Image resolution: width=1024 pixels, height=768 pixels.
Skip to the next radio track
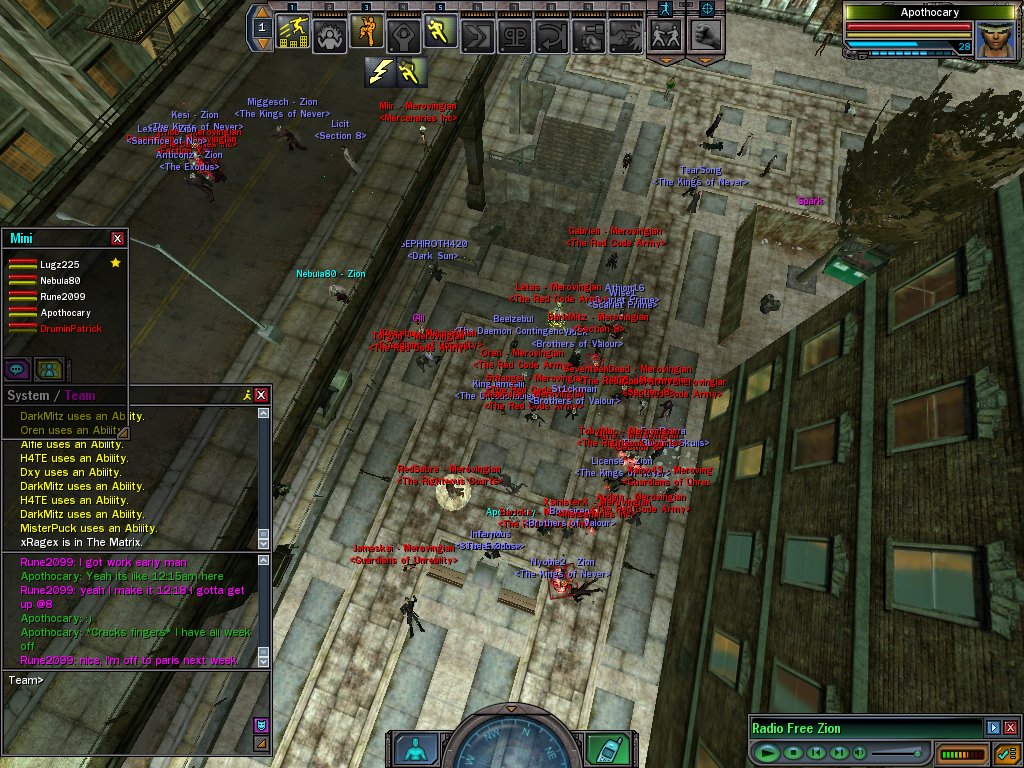point(839,752)
